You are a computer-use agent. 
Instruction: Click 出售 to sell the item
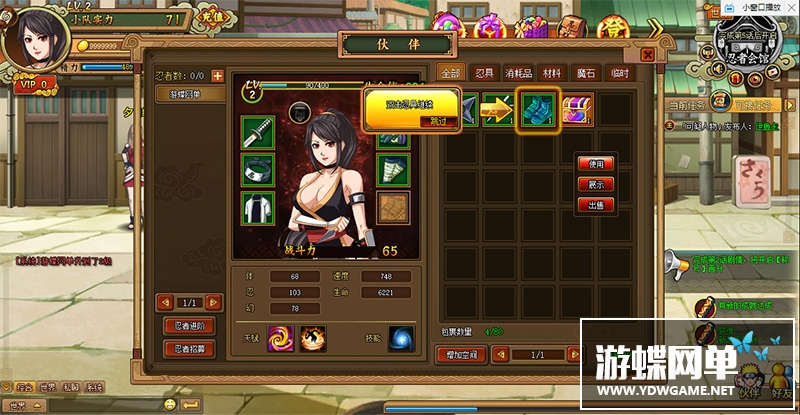click(x=596, y=205)
